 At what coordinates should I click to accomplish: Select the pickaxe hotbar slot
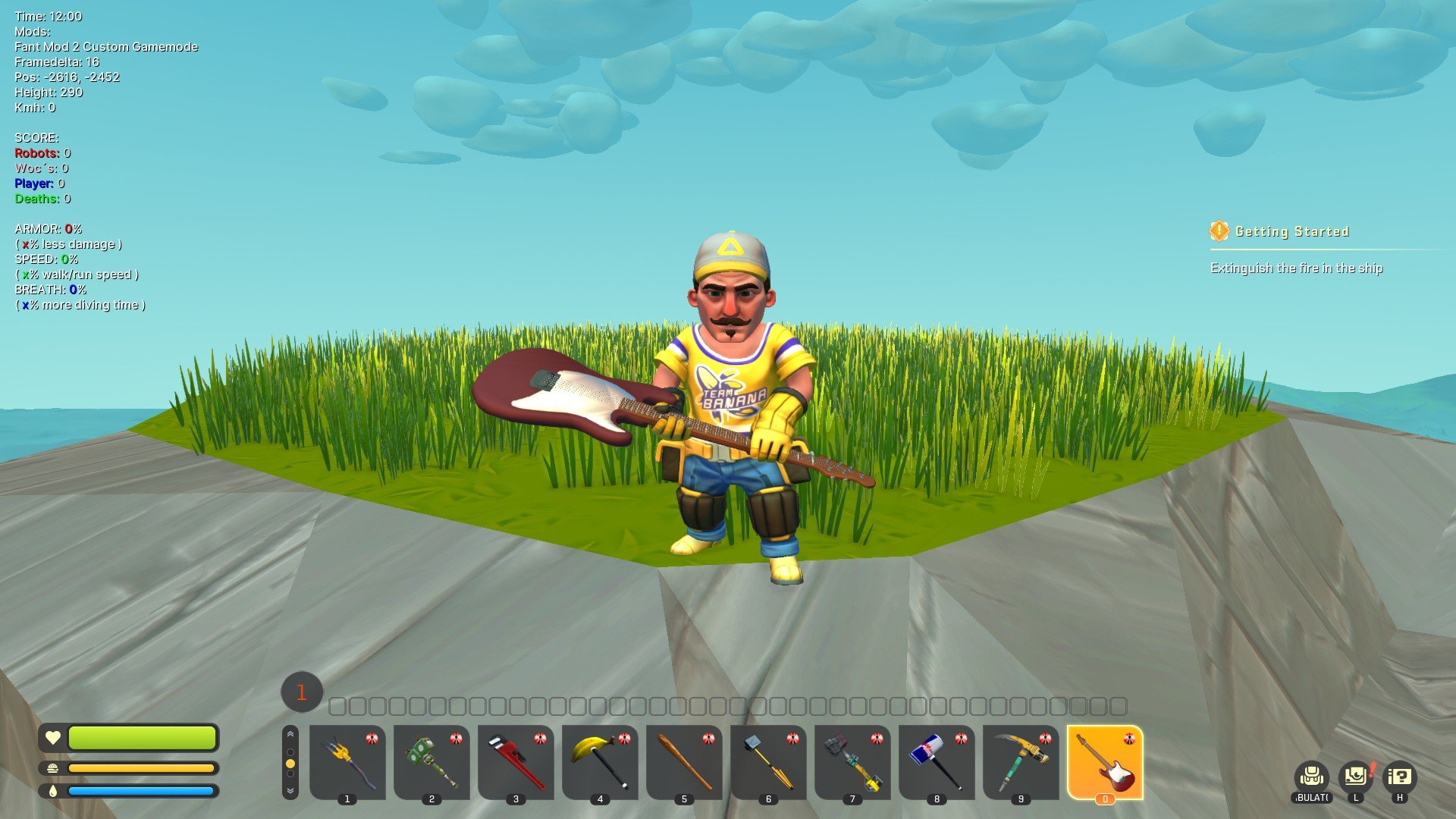tap(1021, 761)
